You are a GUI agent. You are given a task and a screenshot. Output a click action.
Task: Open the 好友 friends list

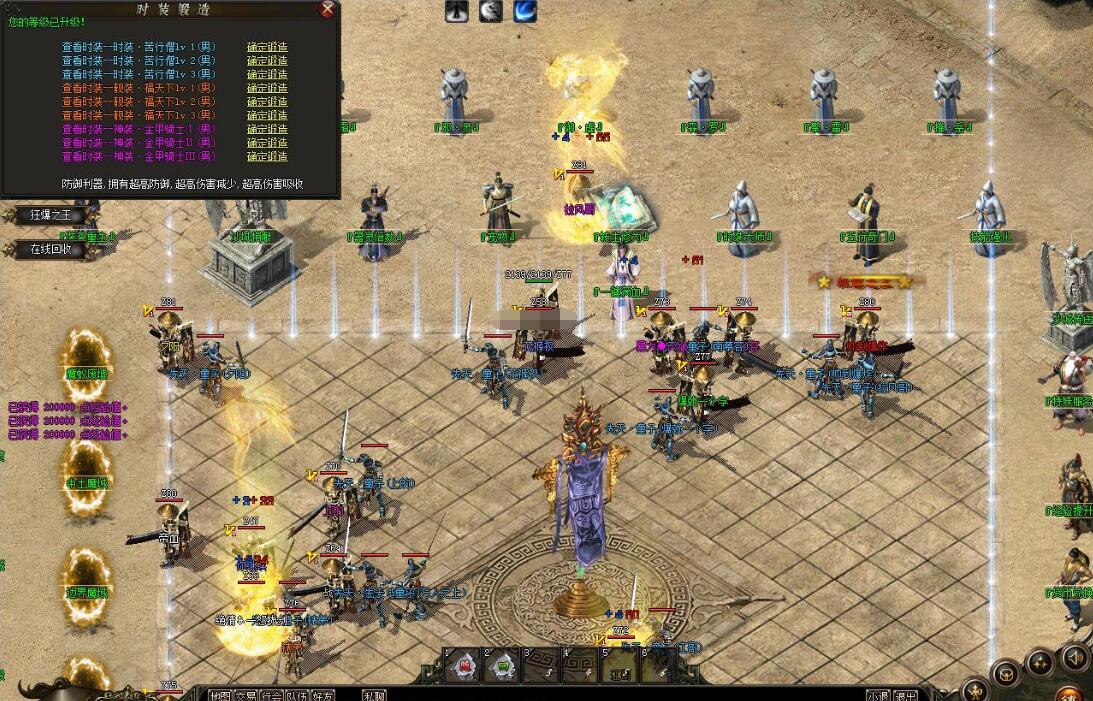pos(322,695)
